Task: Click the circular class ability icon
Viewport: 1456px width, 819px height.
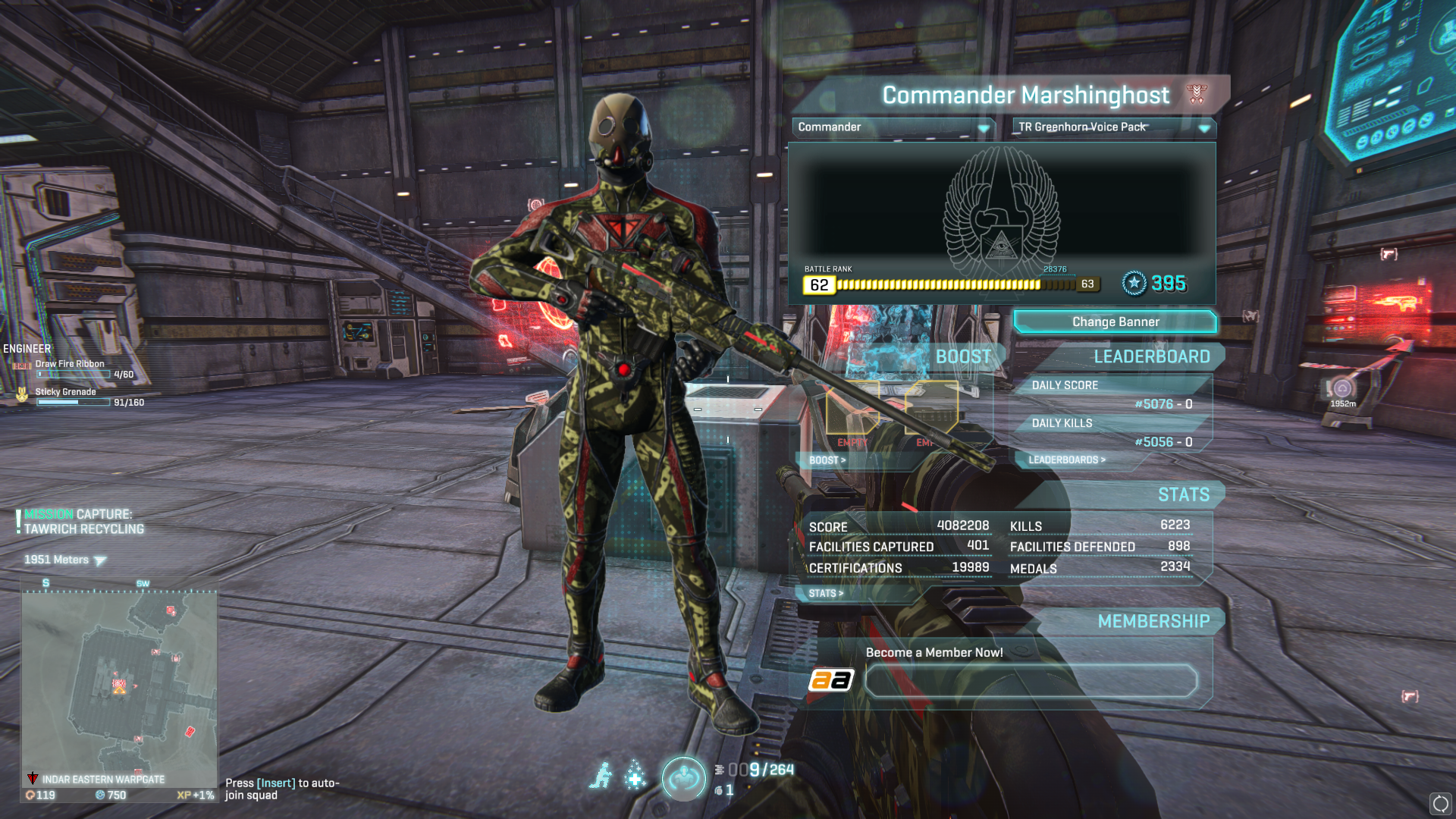Action: pos(683,777)
